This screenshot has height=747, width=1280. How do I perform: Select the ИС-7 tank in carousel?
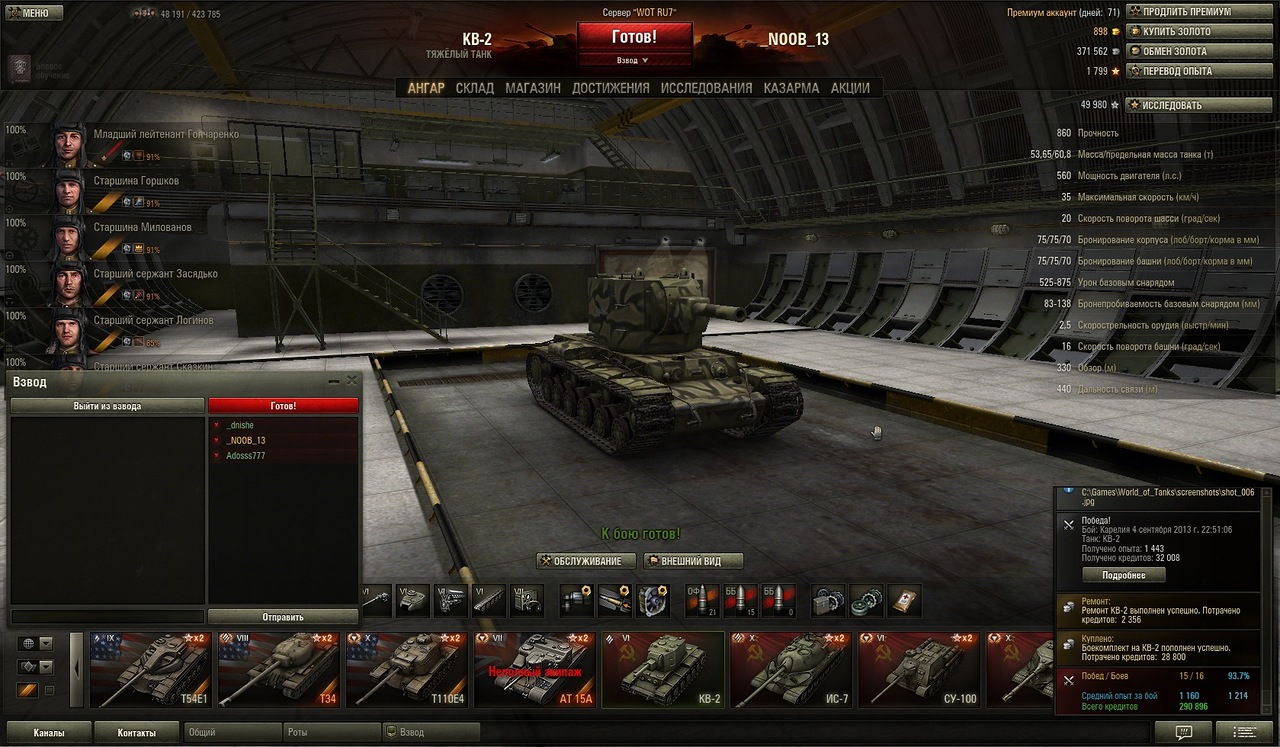[x=790, y=670]
